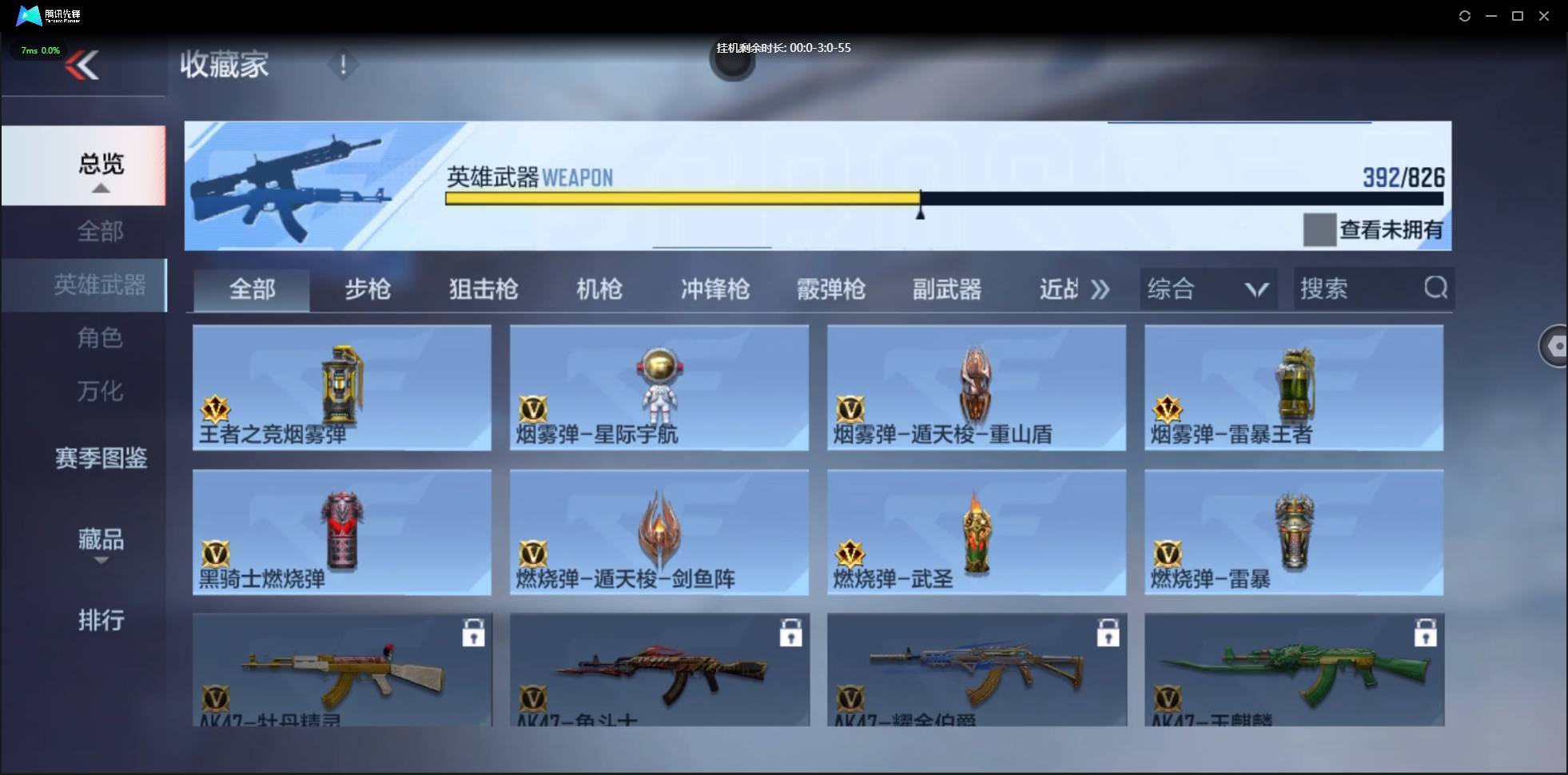1568x775 pixels.
Task: Click the V badge on 王者之竞烟雾弹
Action: click(x=214, y=408)
